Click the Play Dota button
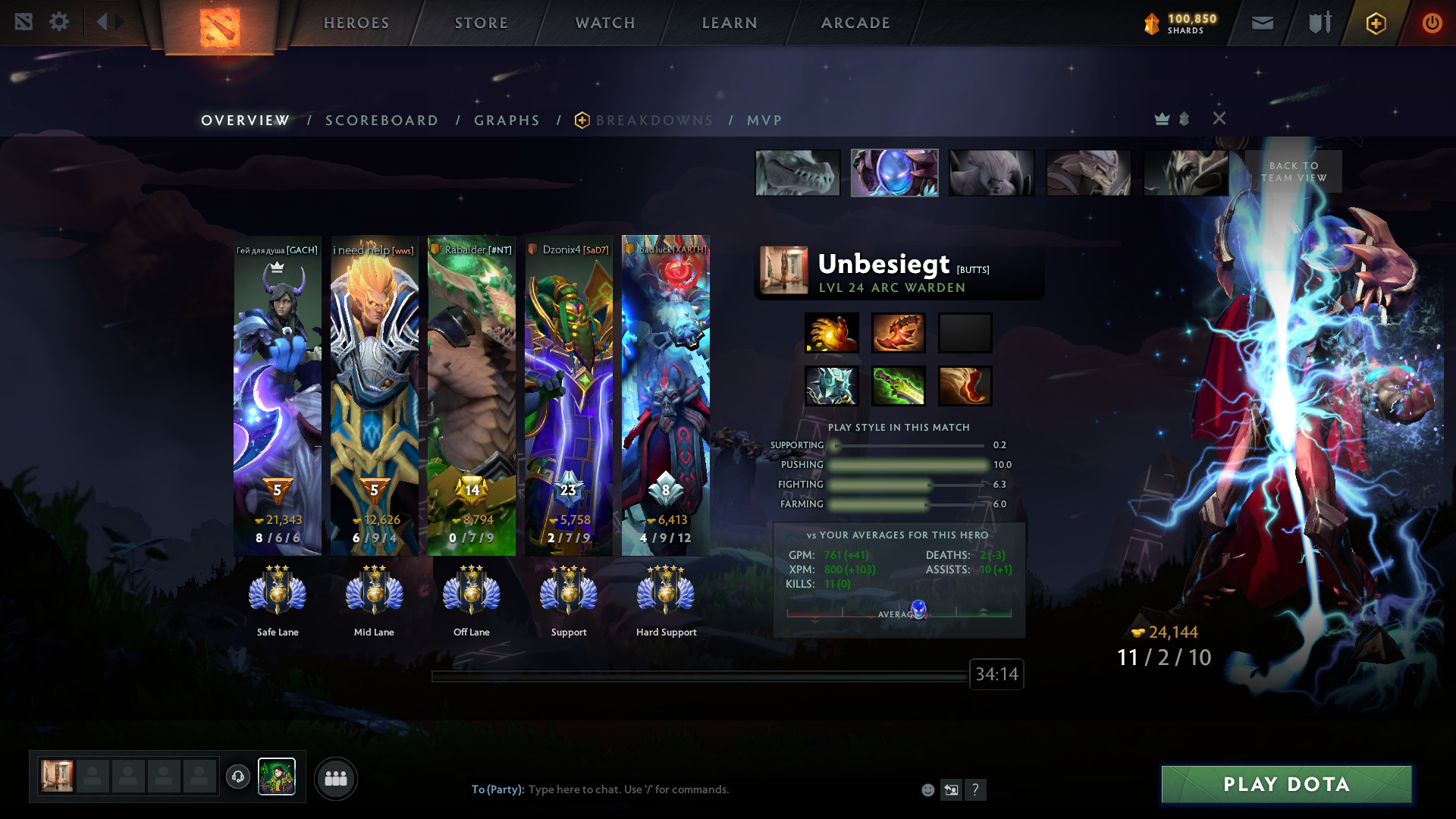This screenshot has width=1456, height=819. pyautogui.click(x=1286, y=784)
